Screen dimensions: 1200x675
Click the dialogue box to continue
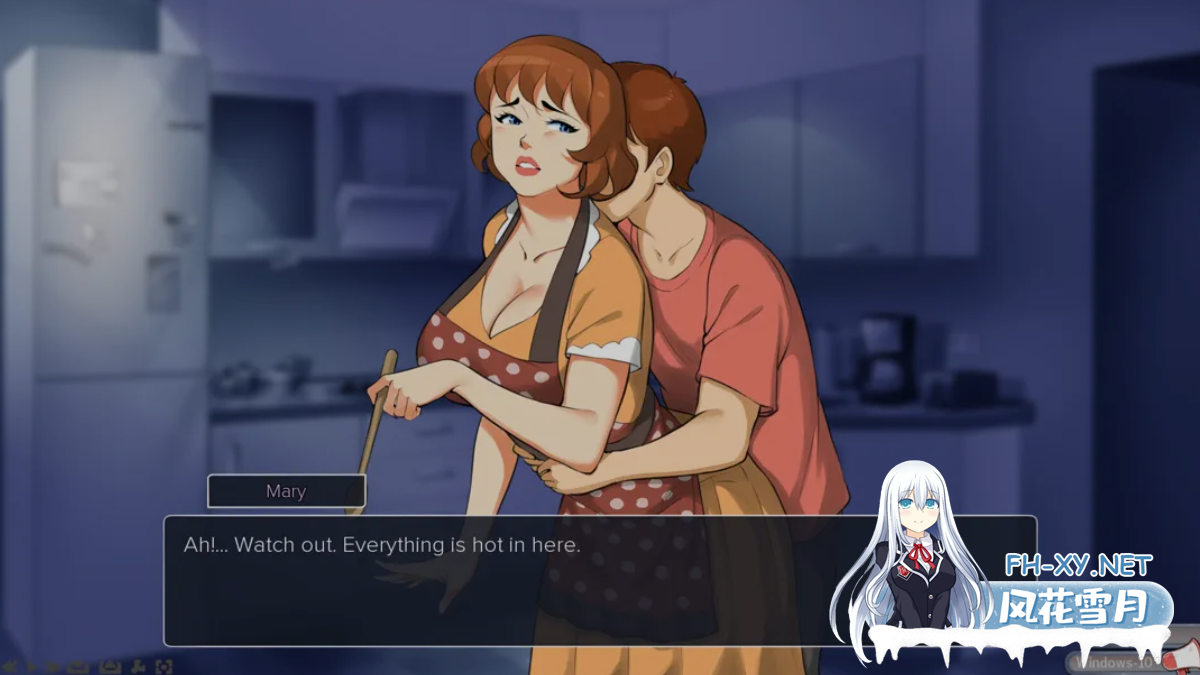[x=600, y=580]
